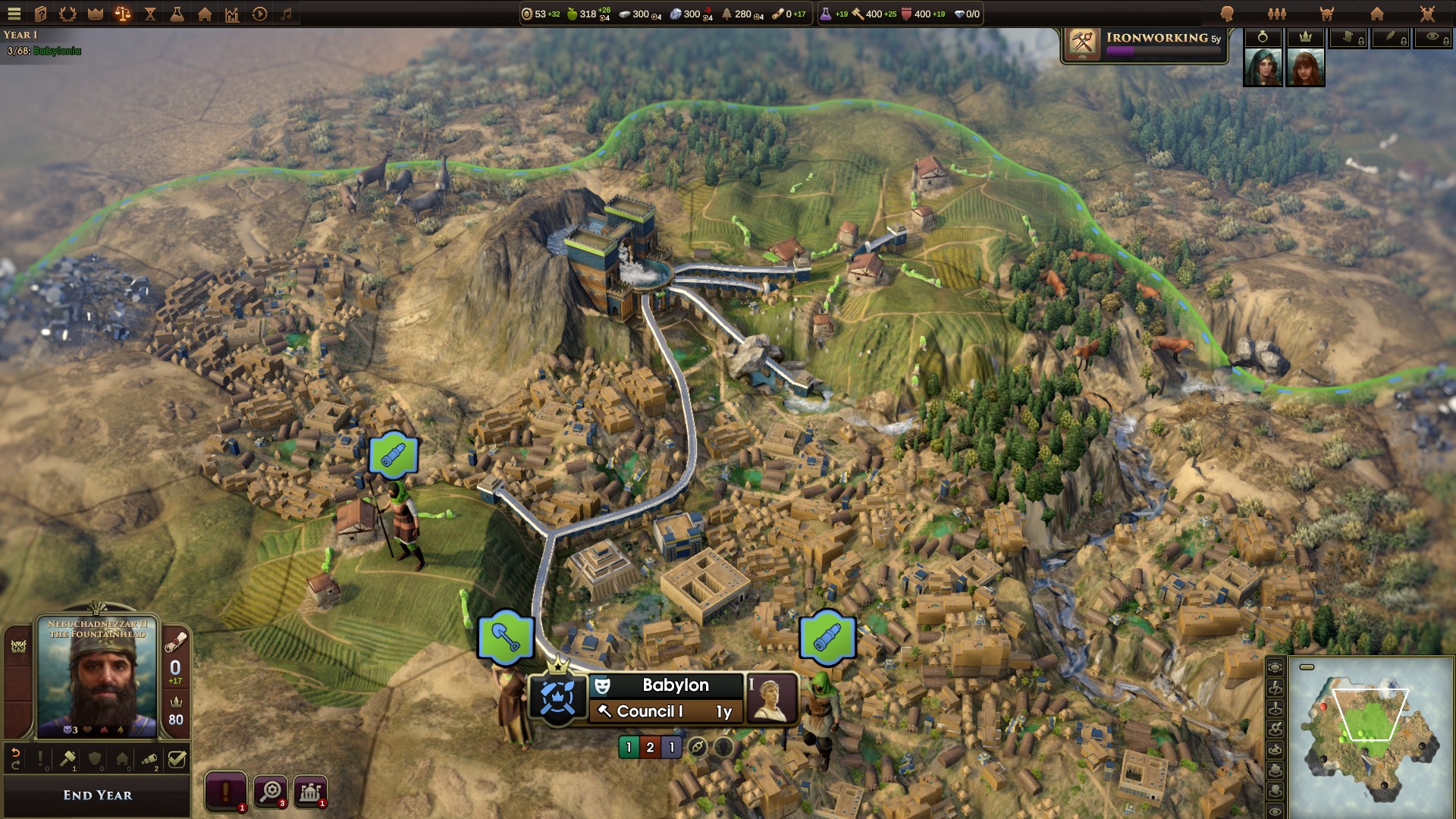This screenshot has width=1456, height=819.
Task: Select the Babylon city banner
Action: (x=675, y=685)
